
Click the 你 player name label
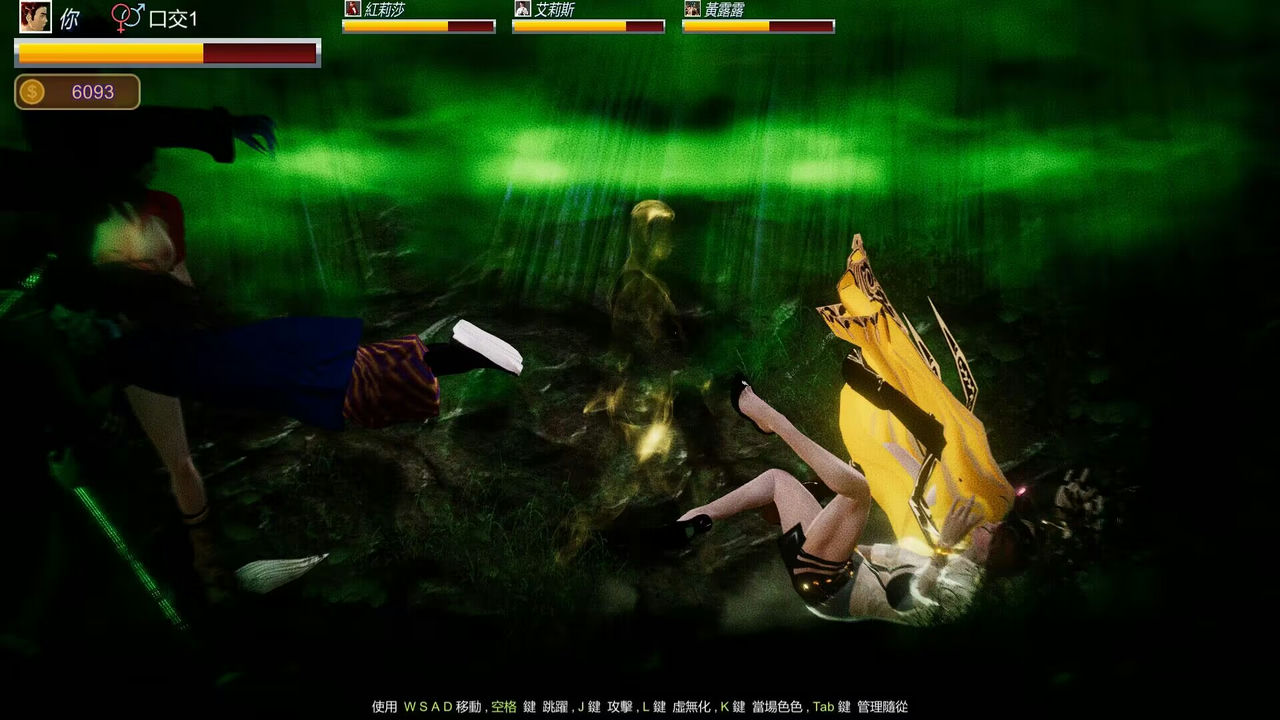pyautogui.click(x=68, y=18)
